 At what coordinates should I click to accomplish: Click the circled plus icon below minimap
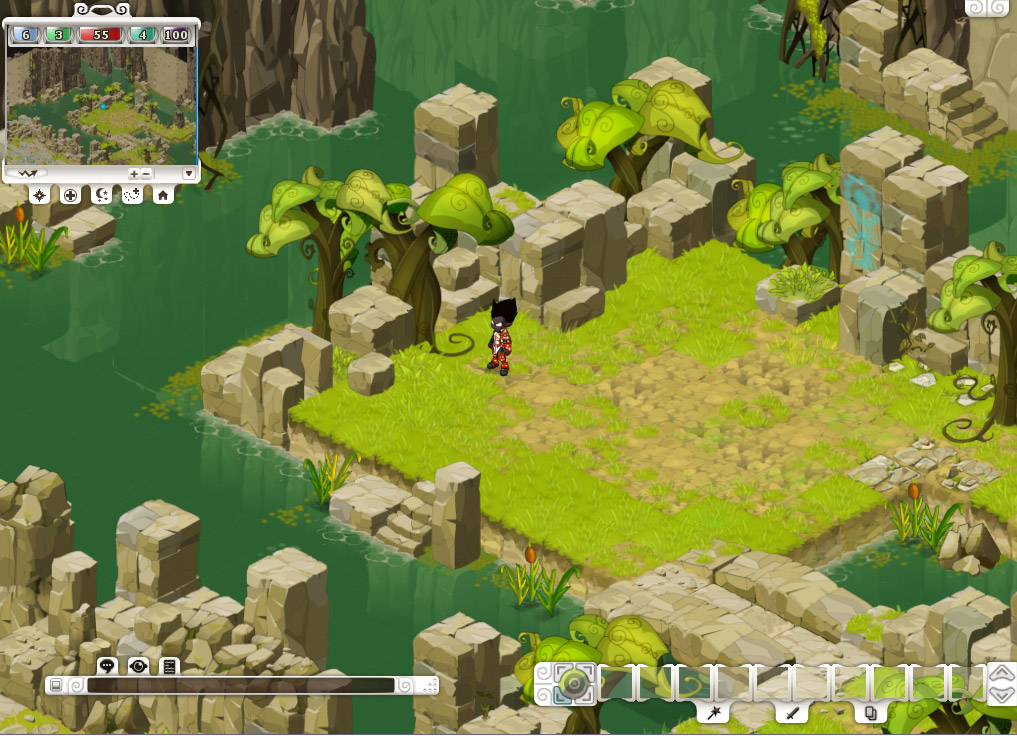pyautogui.click(x=70, y=195)
